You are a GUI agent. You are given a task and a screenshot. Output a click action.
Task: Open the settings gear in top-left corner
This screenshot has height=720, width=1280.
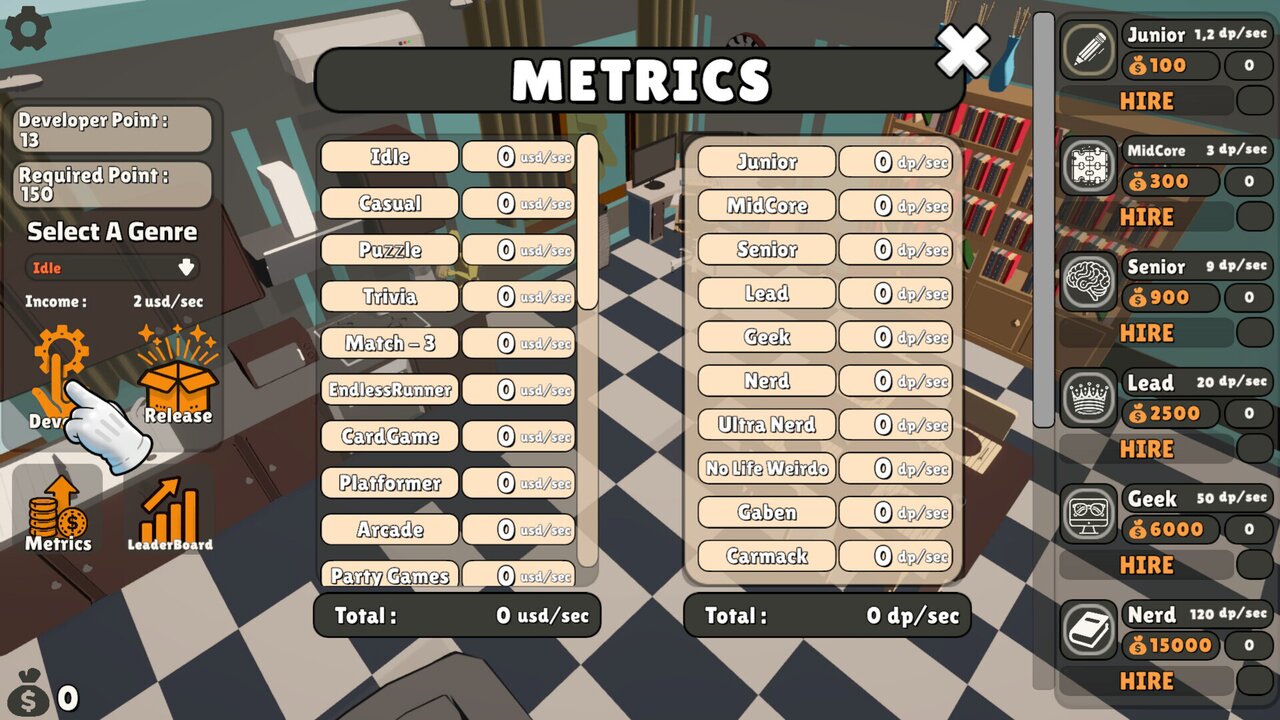[x=27, y=27]
